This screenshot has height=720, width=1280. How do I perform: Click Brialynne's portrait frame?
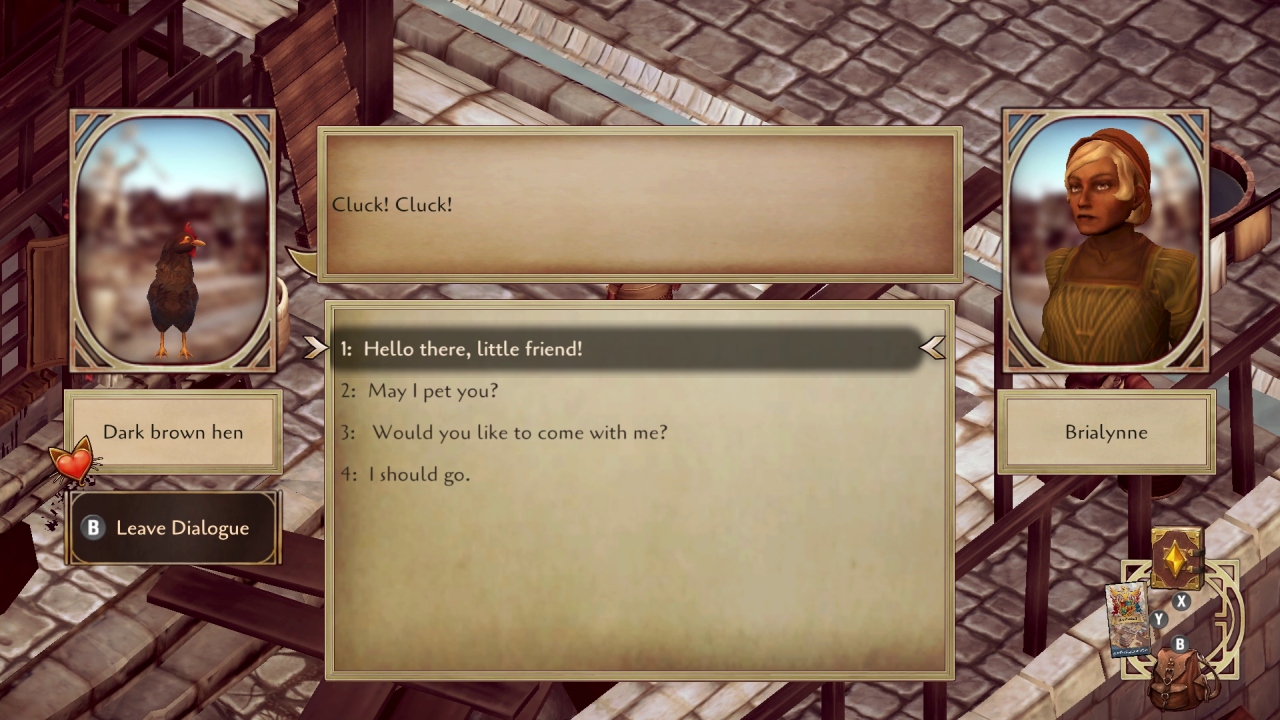click(x=1105, y=240)
